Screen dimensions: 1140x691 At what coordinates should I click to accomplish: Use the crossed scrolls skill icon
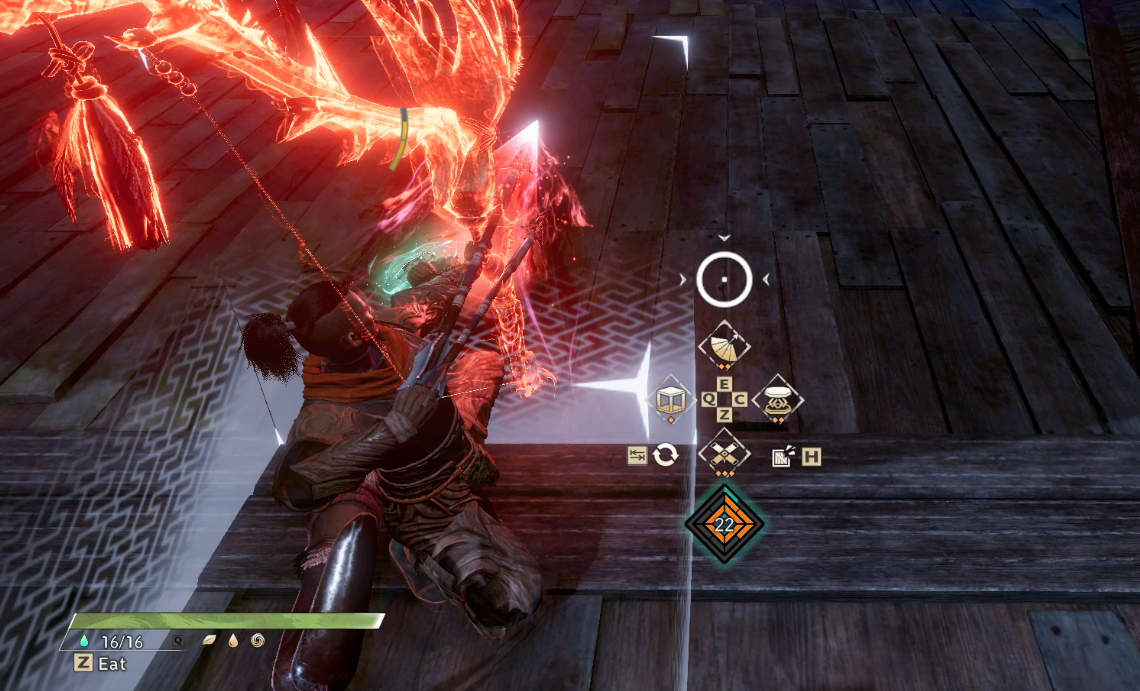click(724, 453)
